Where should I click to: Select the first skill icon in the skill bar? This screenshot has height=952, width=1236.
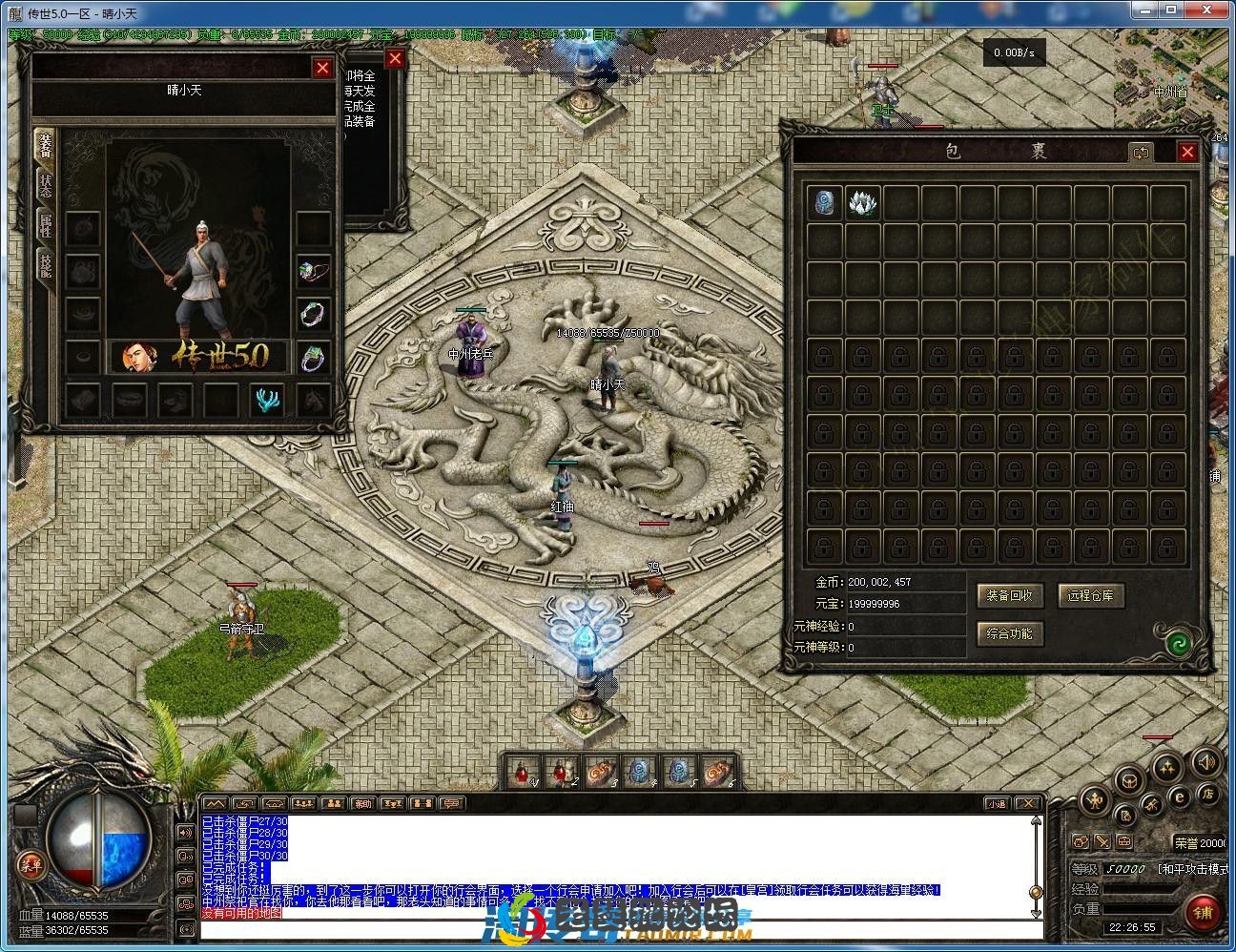coord(522,773)
